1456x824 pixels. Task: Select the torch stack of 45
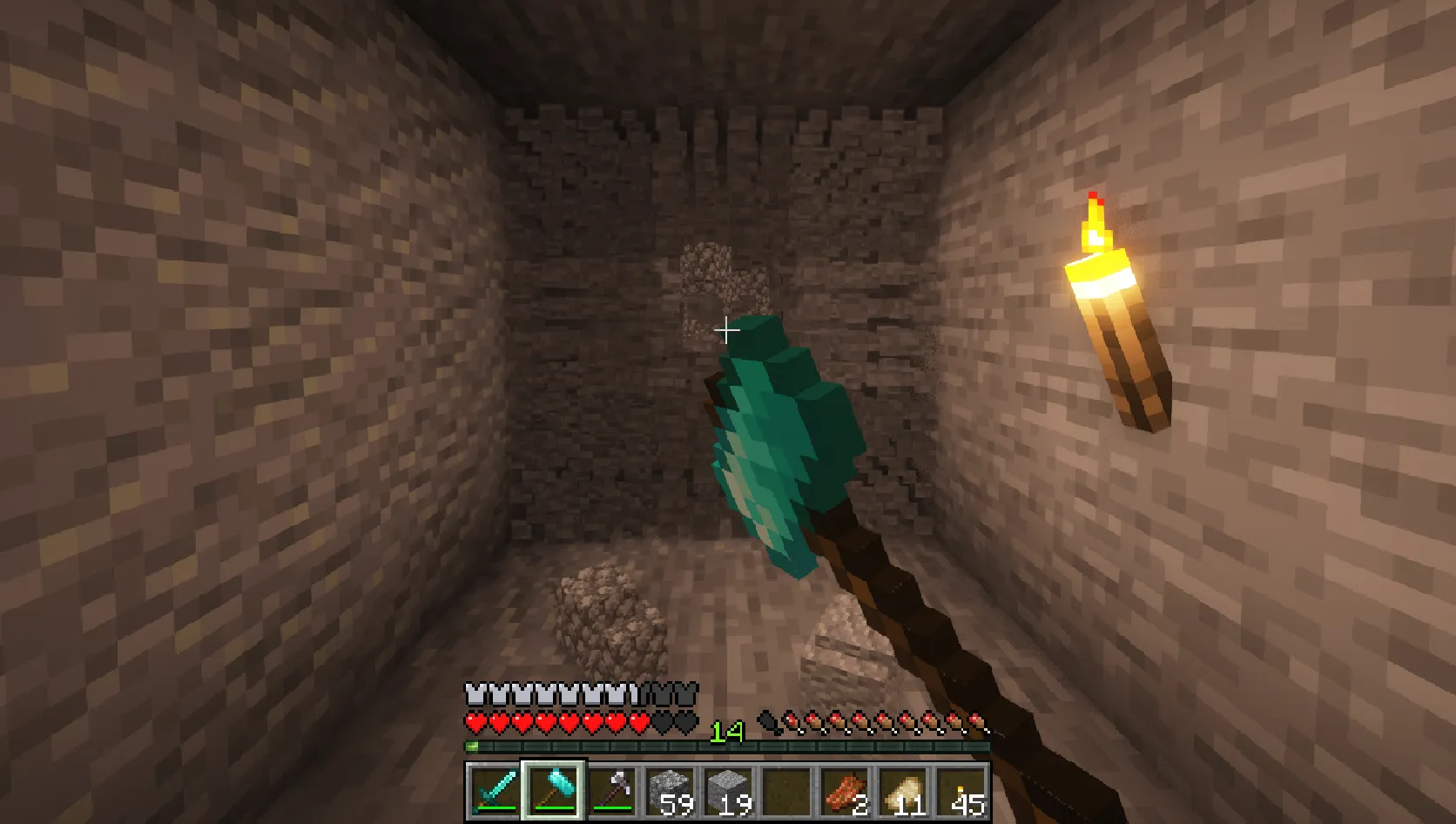pyautogui.click(x=961, y=790)
